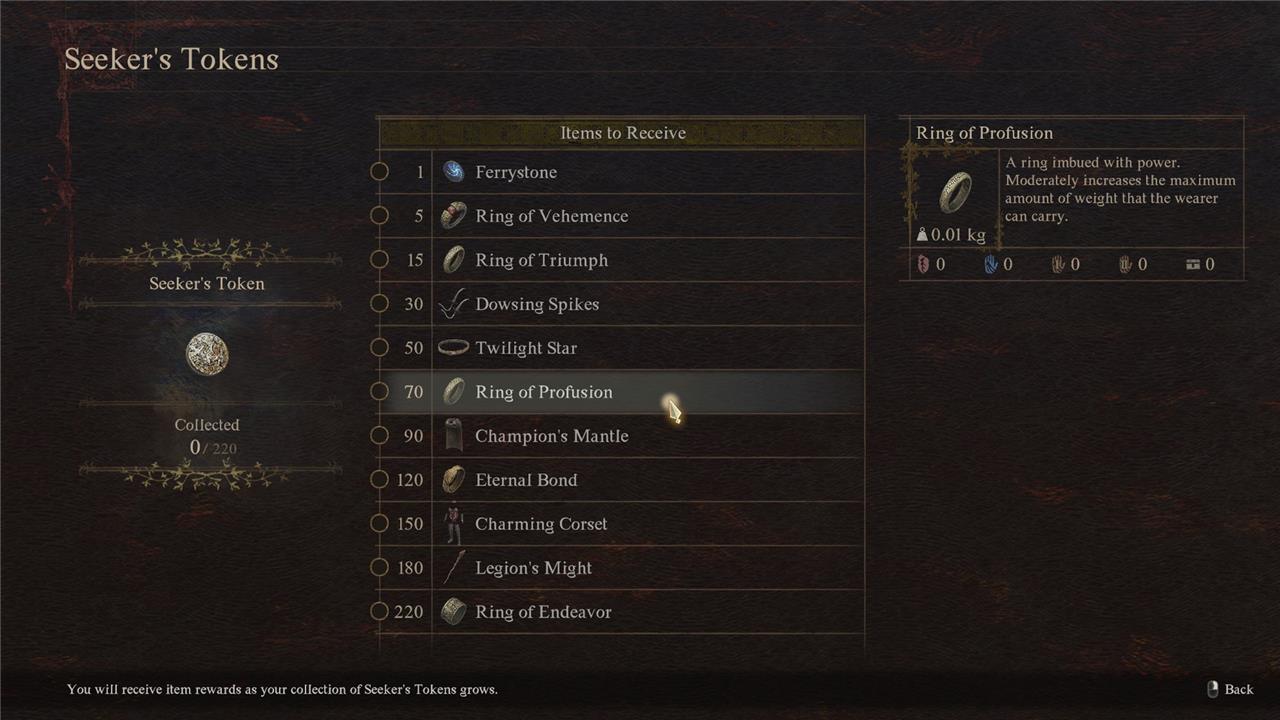Click the Back button
Viewport: 1280px width, 720px height.
click(1231, 689)
